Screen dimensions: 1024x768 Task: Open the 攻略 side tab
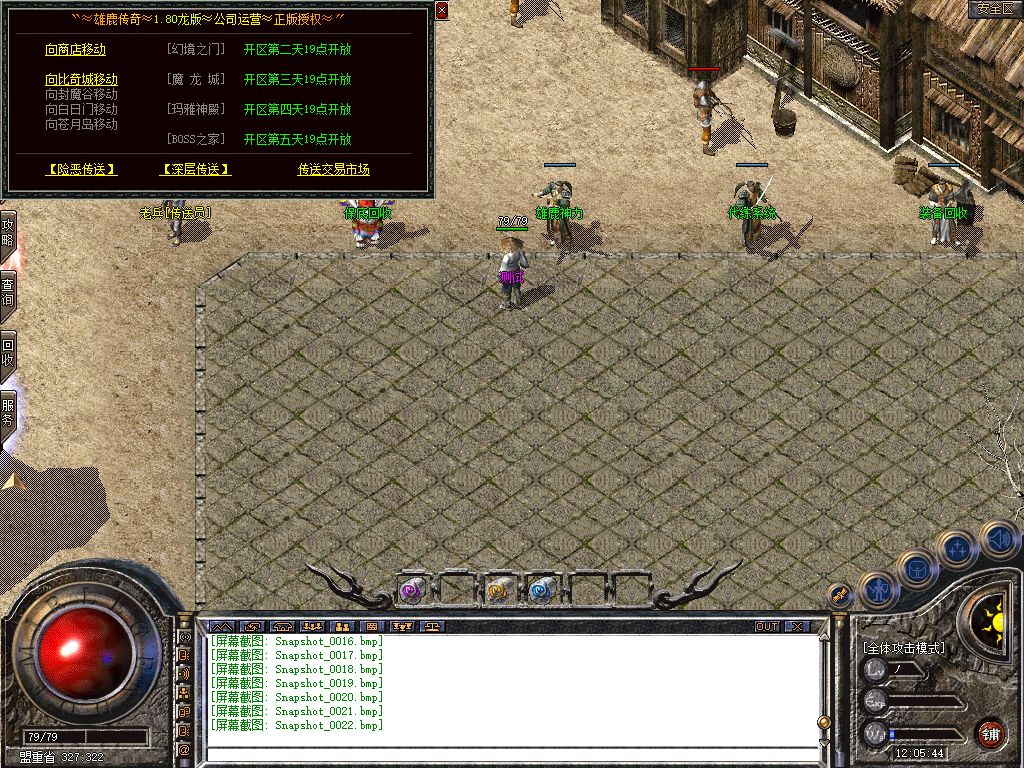pyautogui.click(x=8, y=233)
